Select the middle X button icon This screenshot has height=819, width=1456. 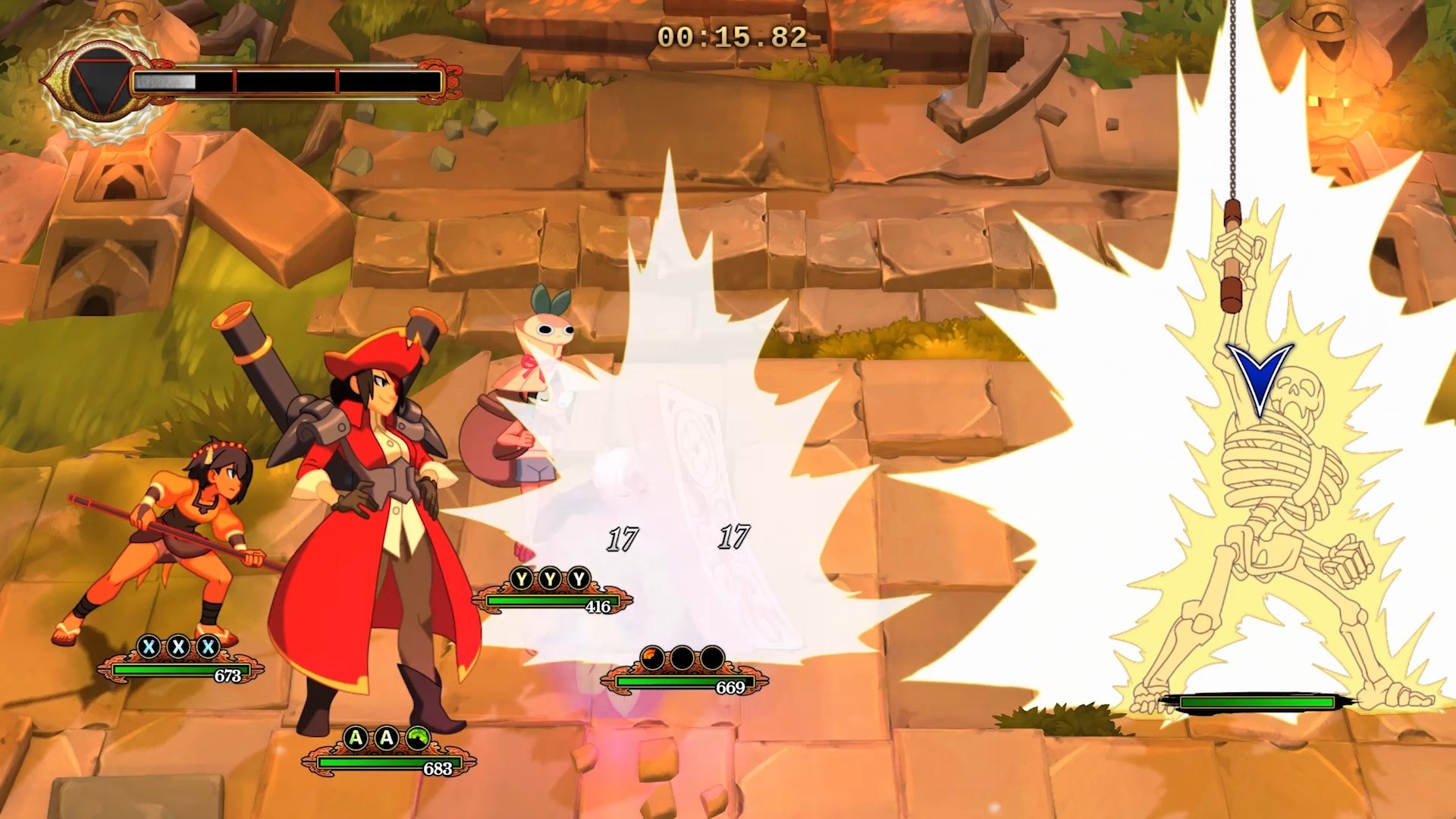pyautogui.click(x=180, y=647)
